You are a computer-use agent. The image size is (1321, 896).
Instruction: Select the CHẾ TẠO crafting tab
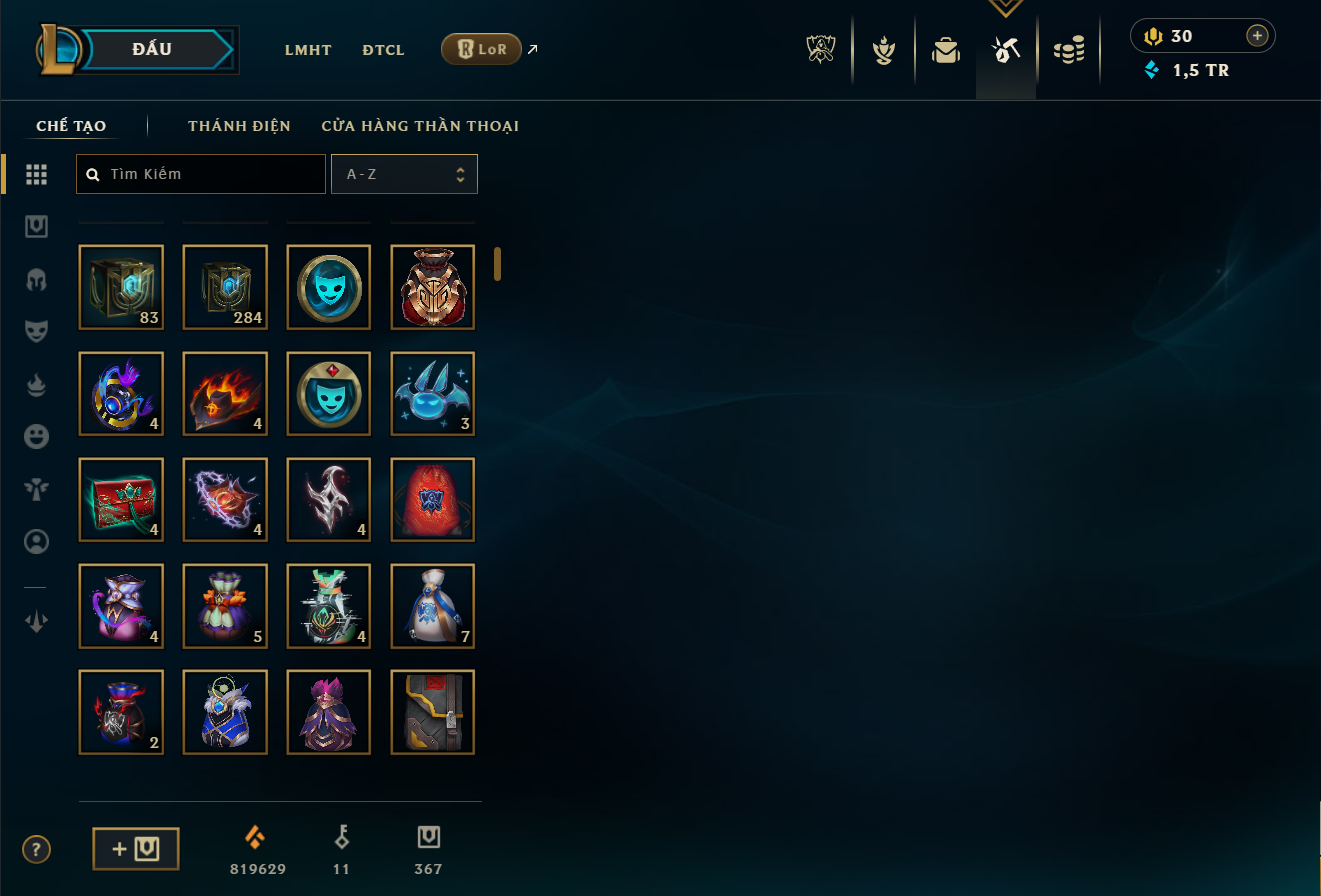(71, 126)
